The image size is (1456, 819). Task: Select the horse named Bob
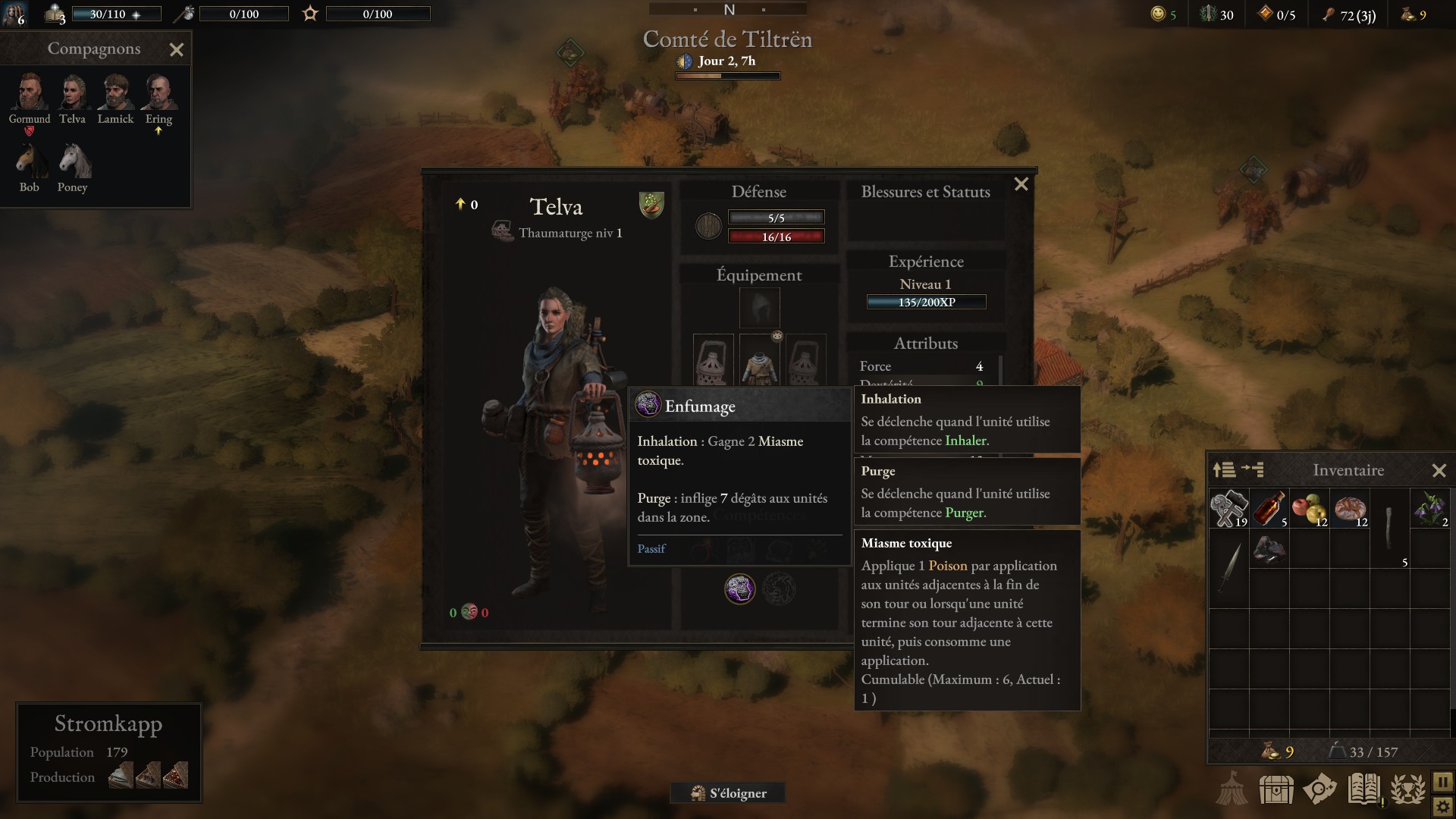pos(30,161)
